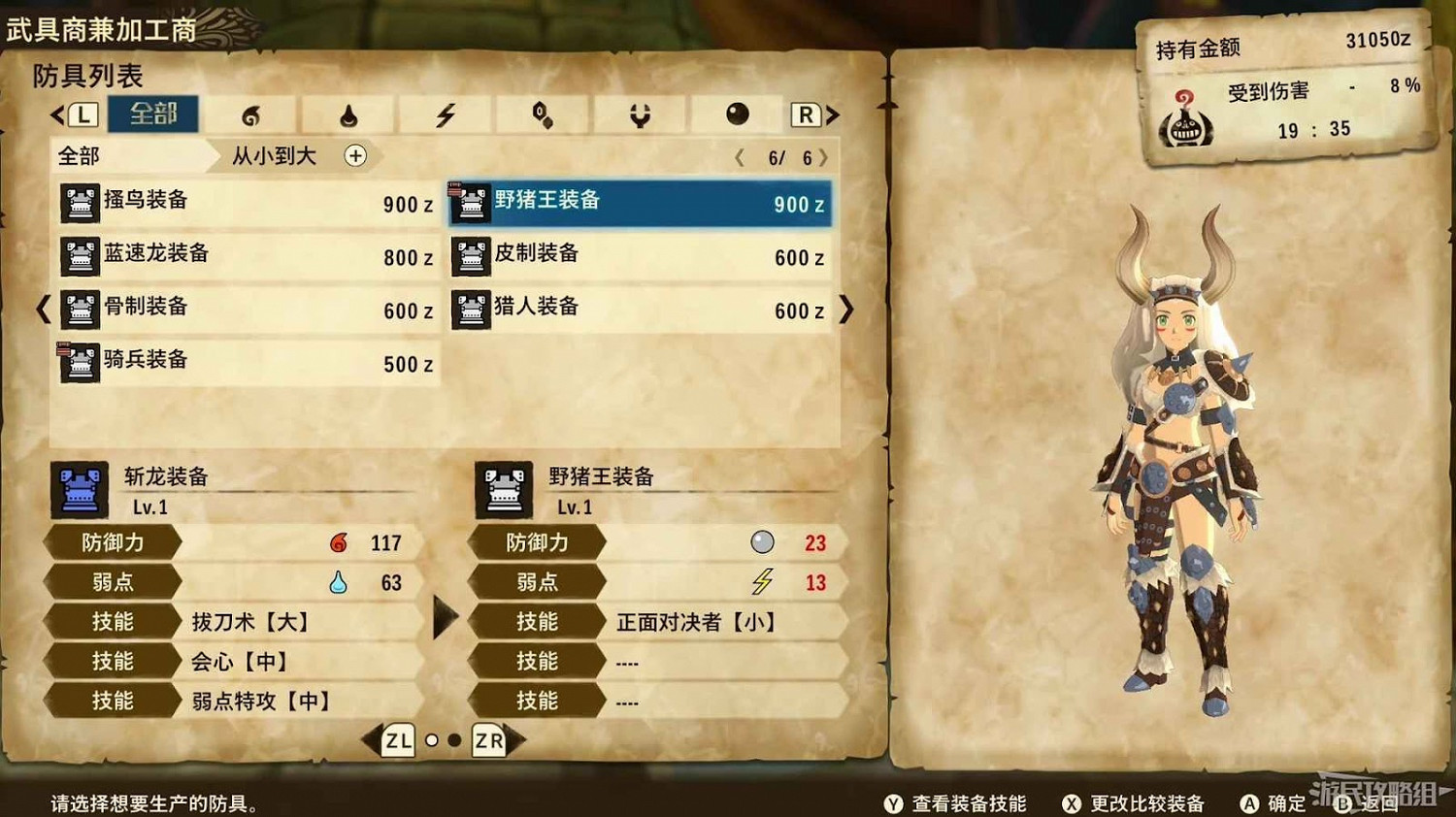Viewport: 1456px width, 817px height.
Task: Click the water droplet icon beside weakness 63
Action: 340,582
